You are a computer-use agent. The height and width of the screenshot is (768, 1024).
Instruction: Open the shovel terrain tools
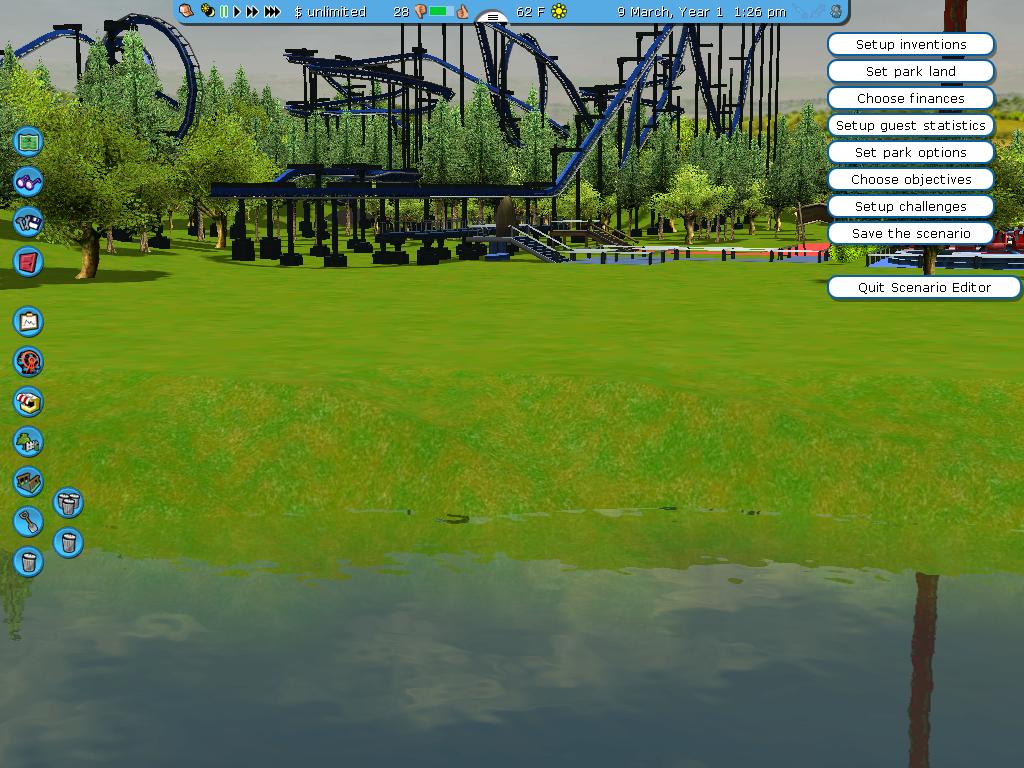(x=28, y=521)
